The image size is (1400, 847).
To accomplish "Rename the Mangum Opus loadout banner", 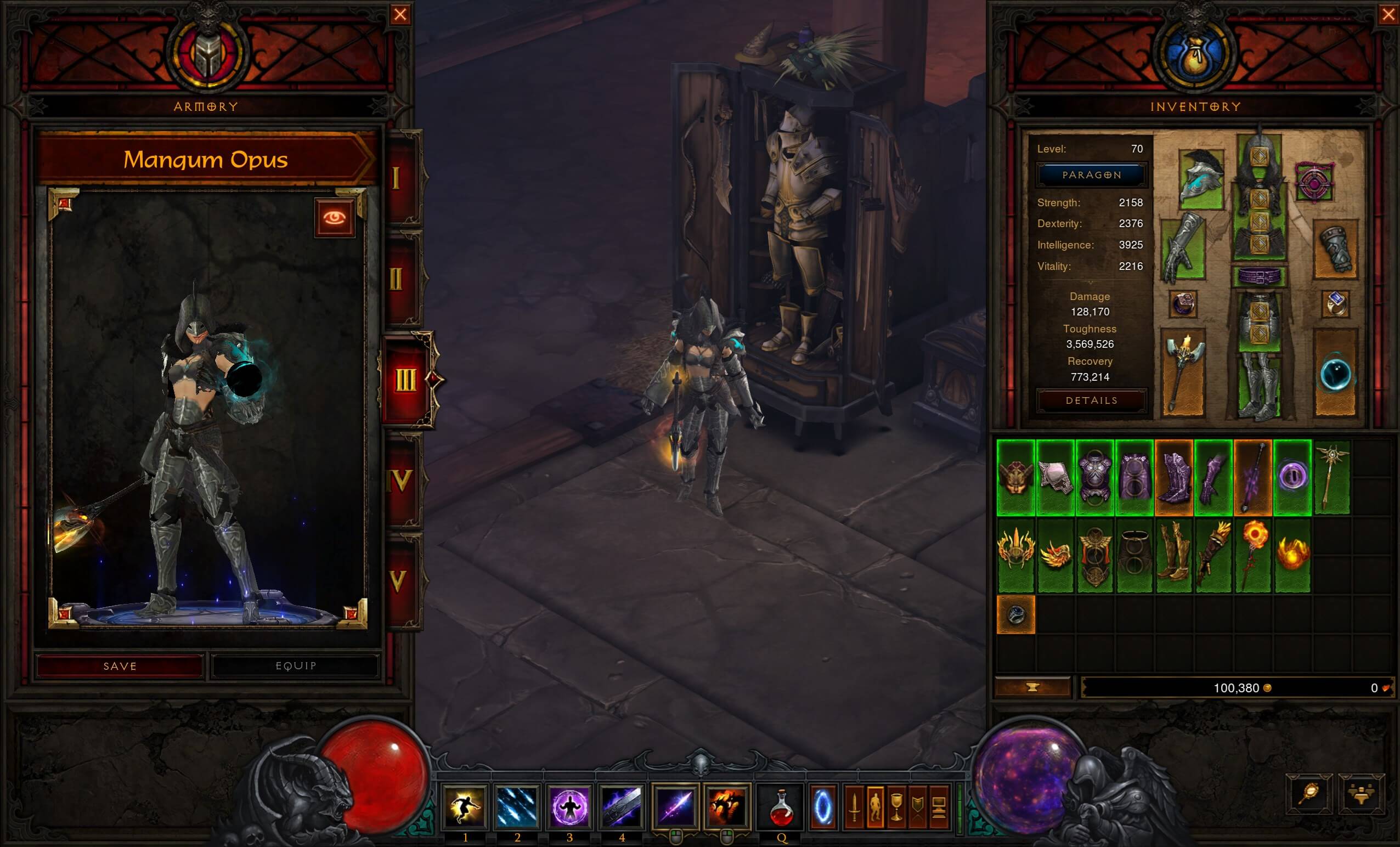I will click(206, 160).
